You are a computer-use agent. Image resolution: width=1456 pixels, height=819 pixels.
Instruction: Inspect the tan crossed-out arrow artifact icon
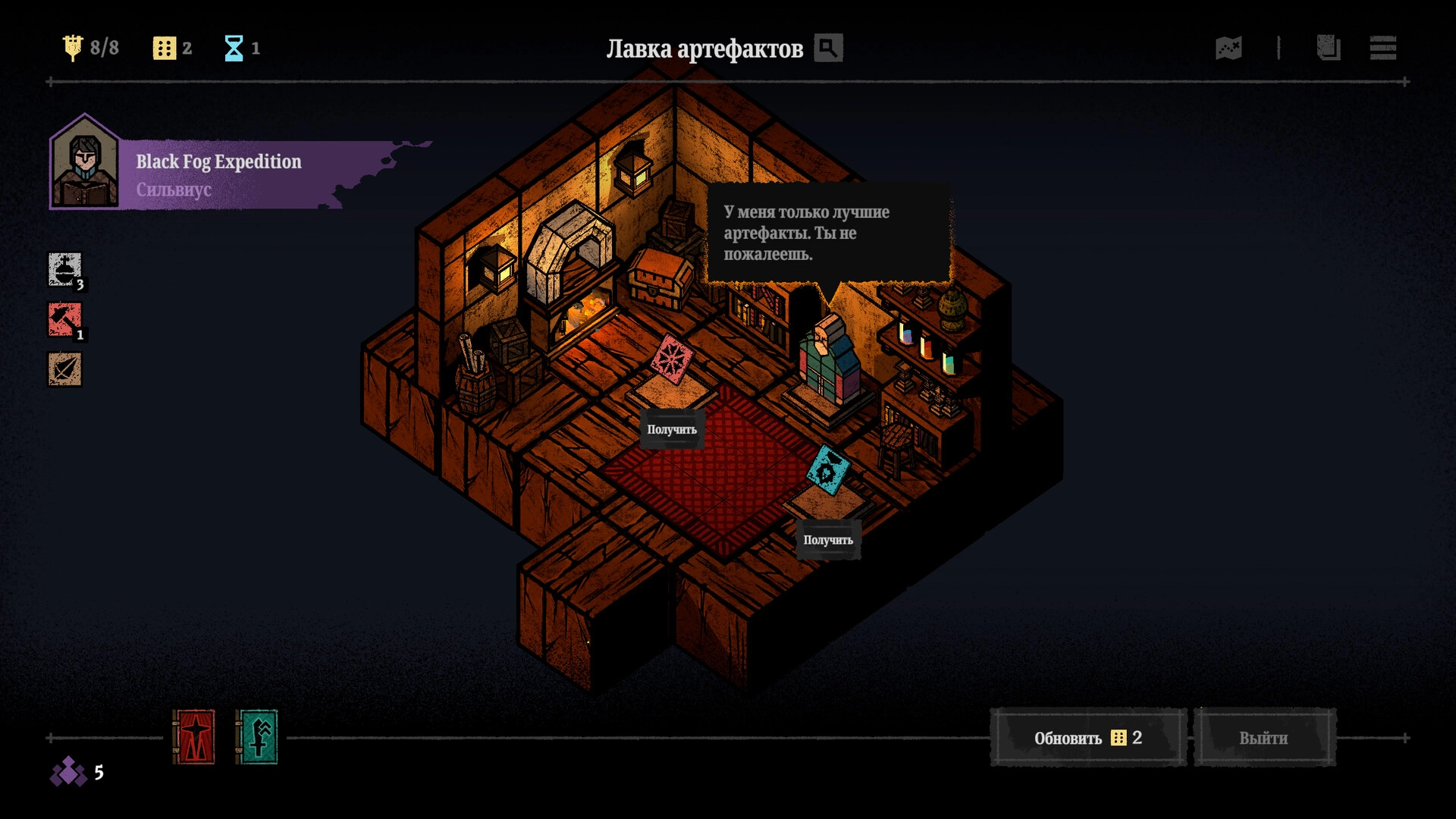click(65, 370)
